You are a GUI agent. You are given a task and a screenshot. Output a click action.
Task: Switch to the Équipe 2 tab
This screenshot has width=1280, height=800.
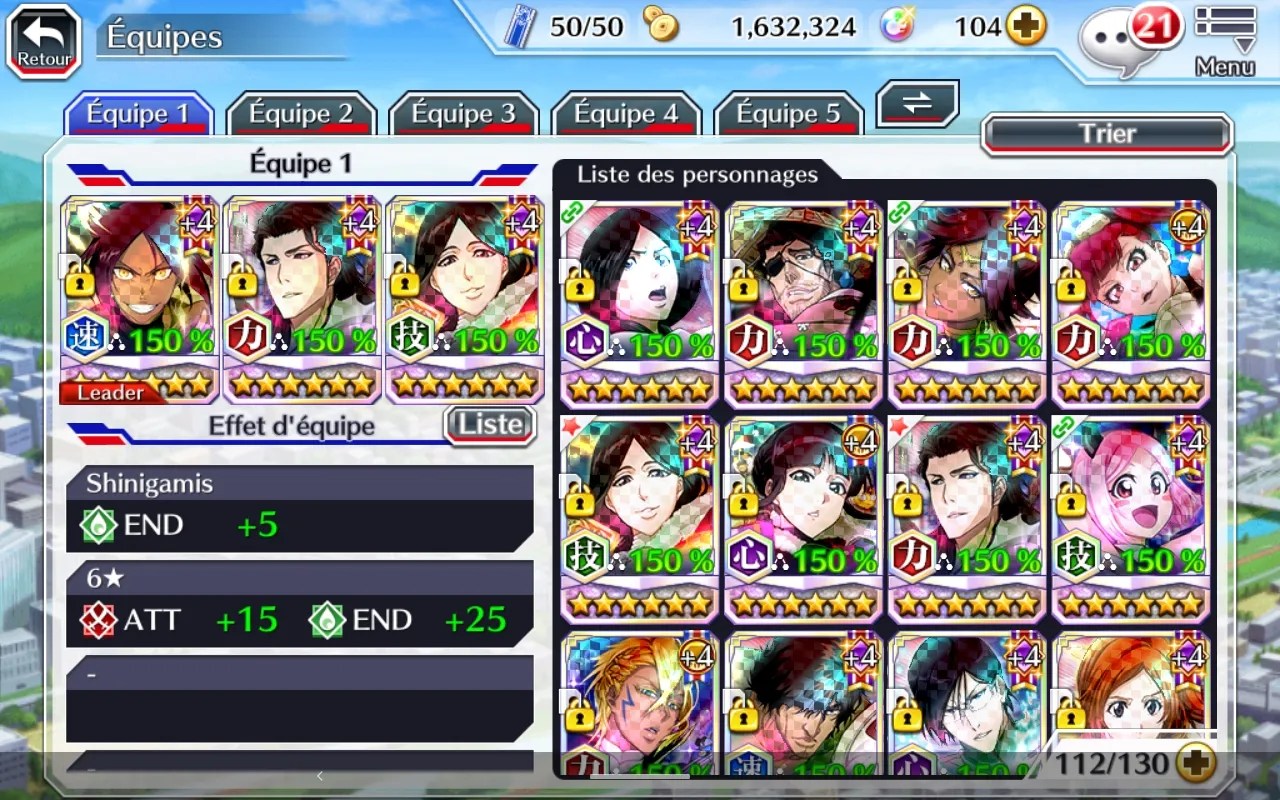click(301, 114)
